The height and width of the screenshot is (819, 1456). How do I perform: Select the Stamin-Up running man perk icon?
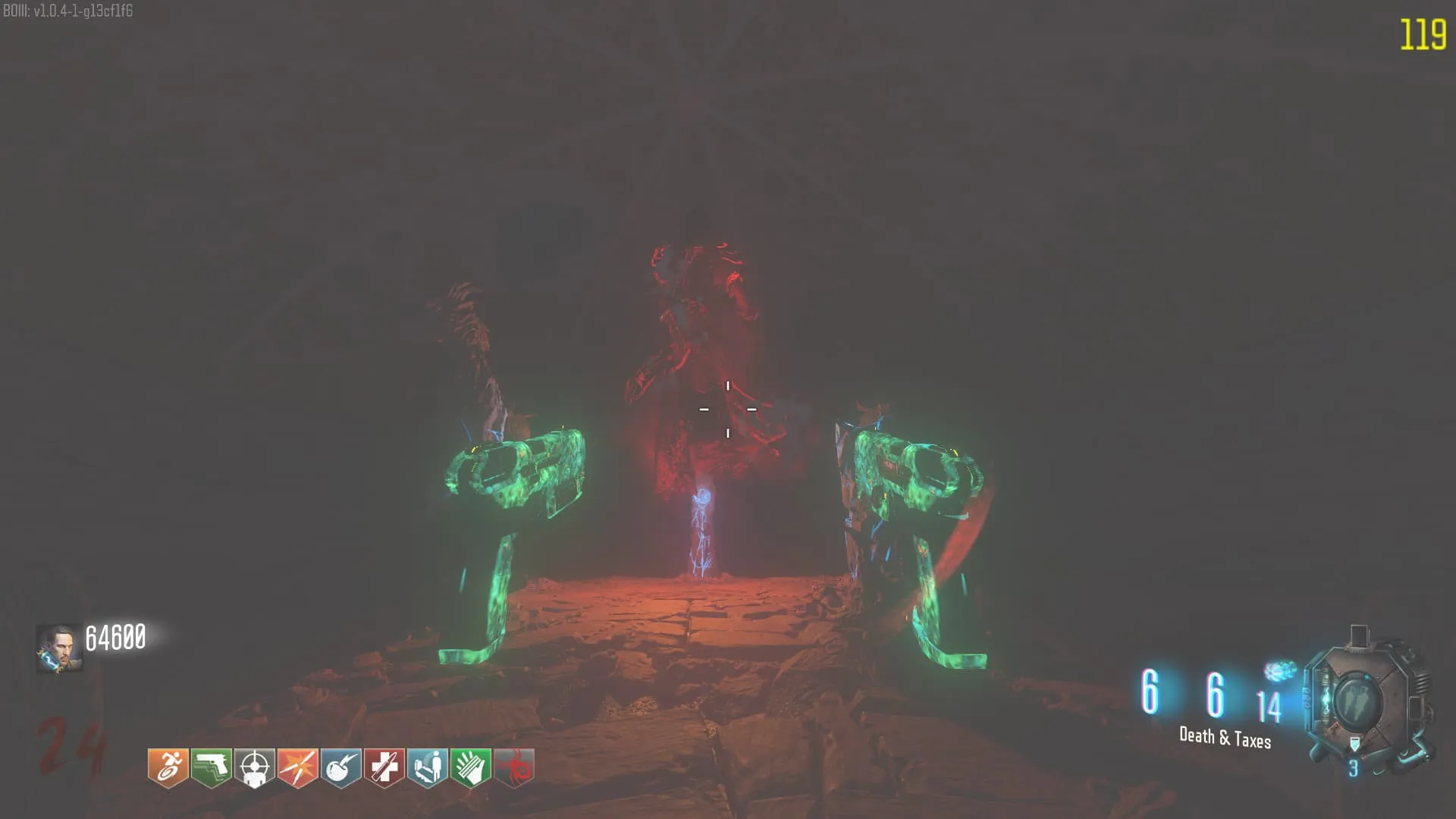(x=168, y=767)
